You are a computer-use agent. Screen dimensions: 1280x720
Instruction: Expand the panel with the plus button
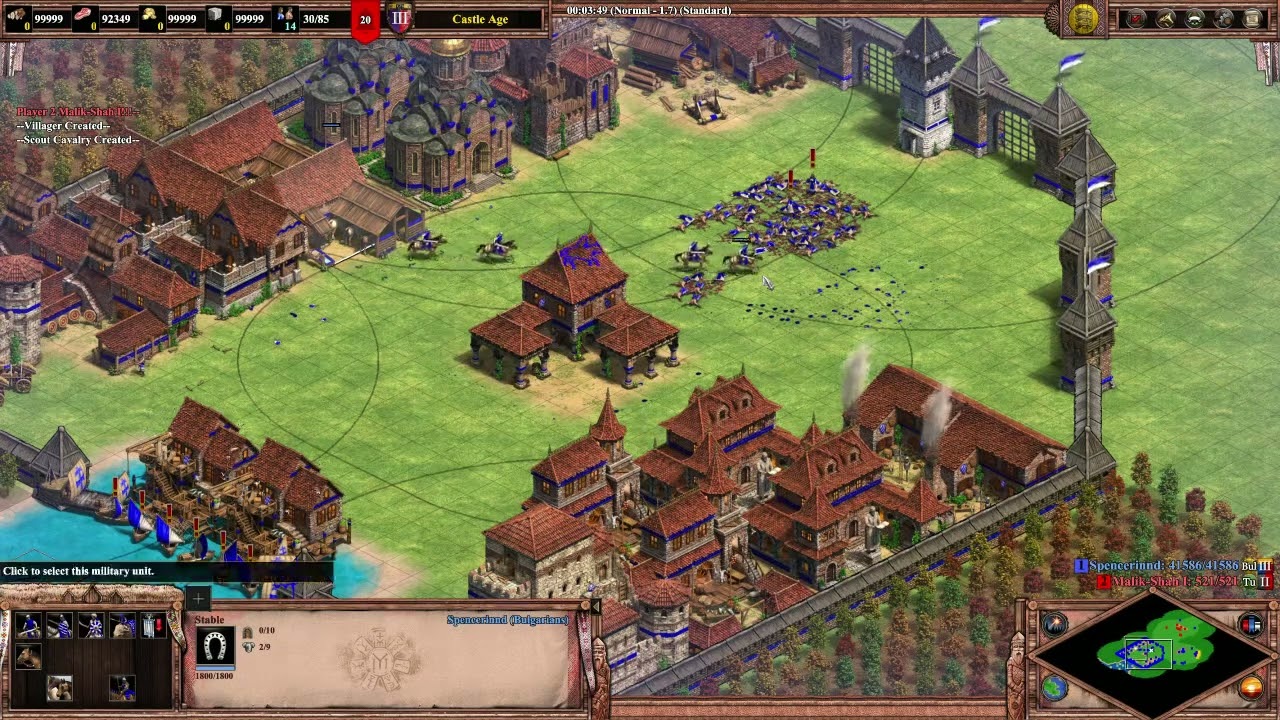tap(198, 599)
